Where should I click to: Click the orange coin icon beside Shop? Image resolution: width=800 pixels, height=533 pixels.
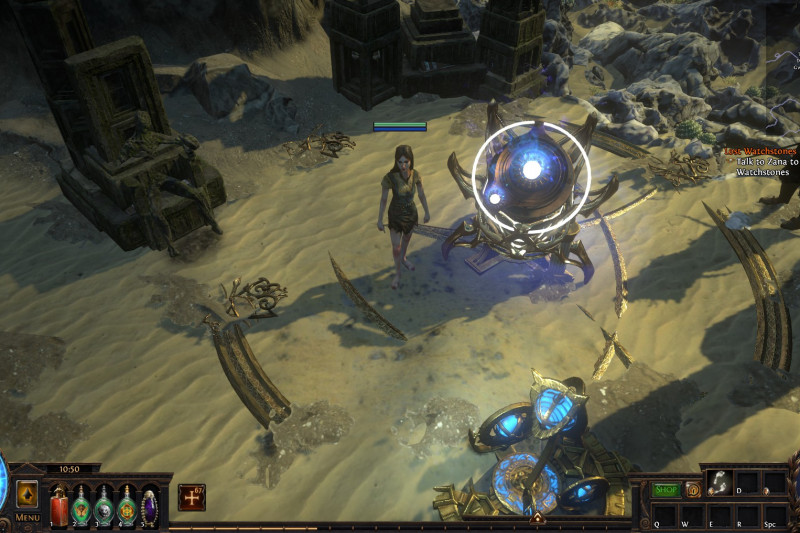692,490
